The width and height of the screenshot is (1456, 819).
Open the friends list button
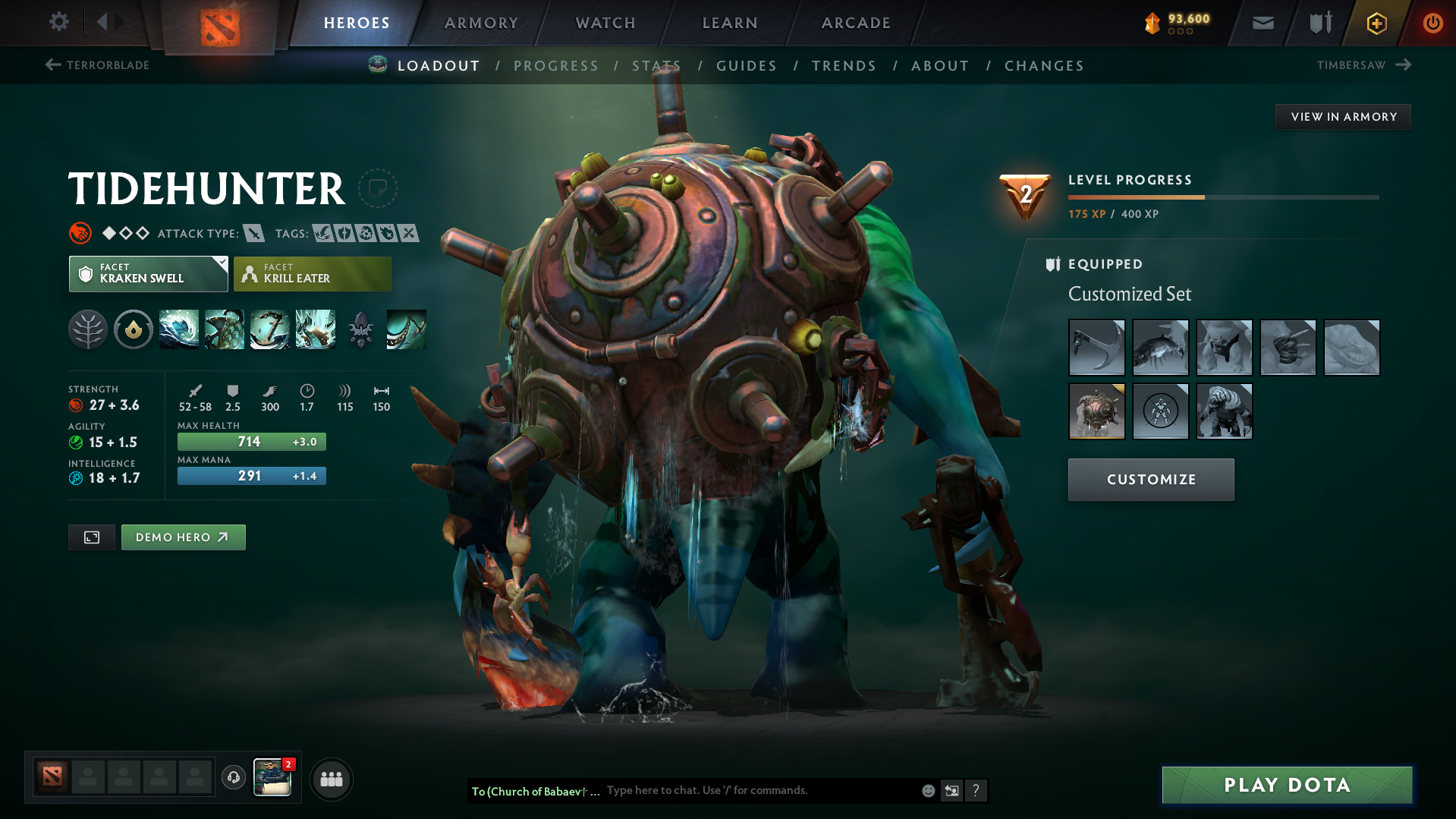point(331,778)
